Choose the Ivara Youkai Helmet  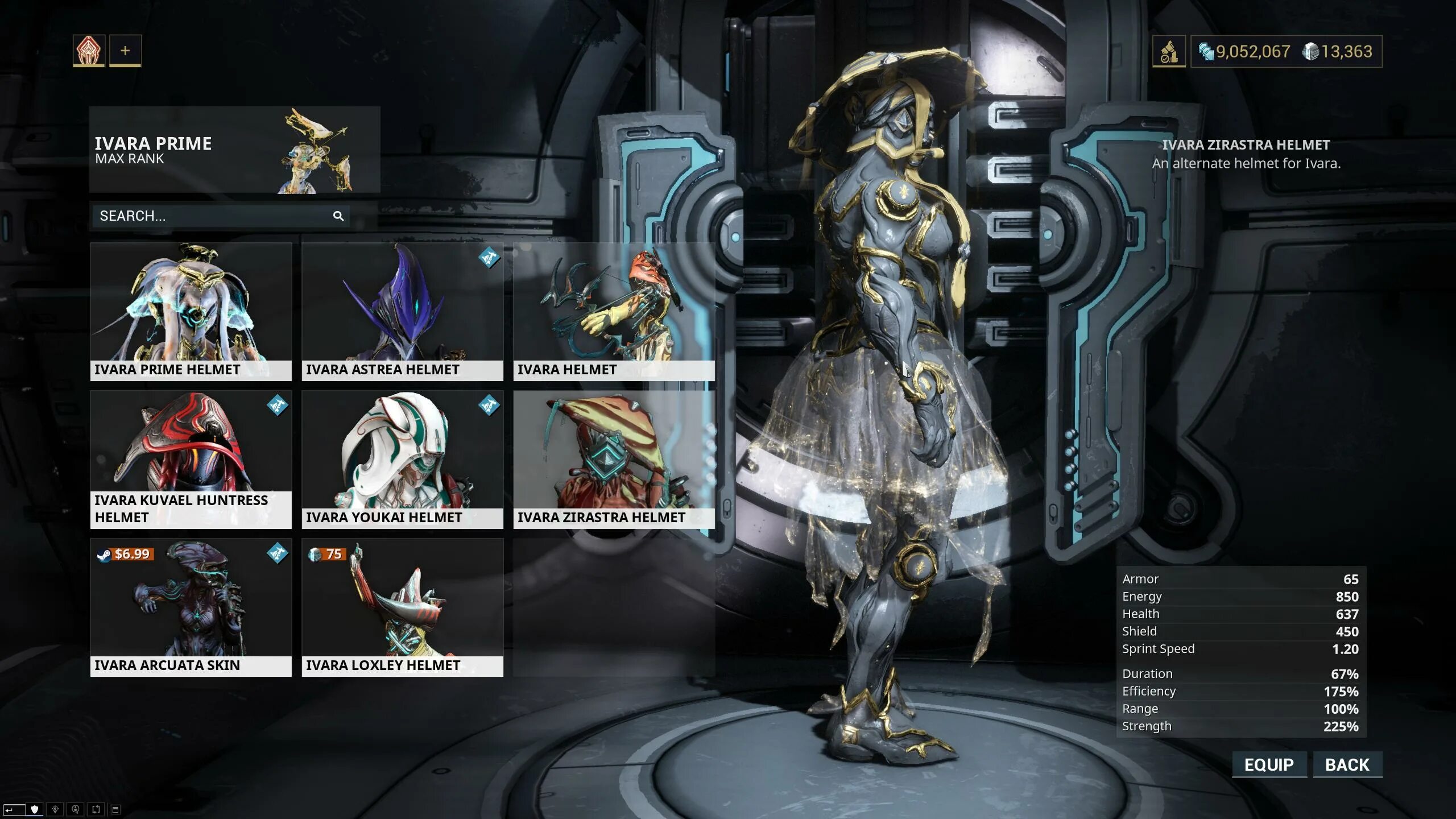402,459
